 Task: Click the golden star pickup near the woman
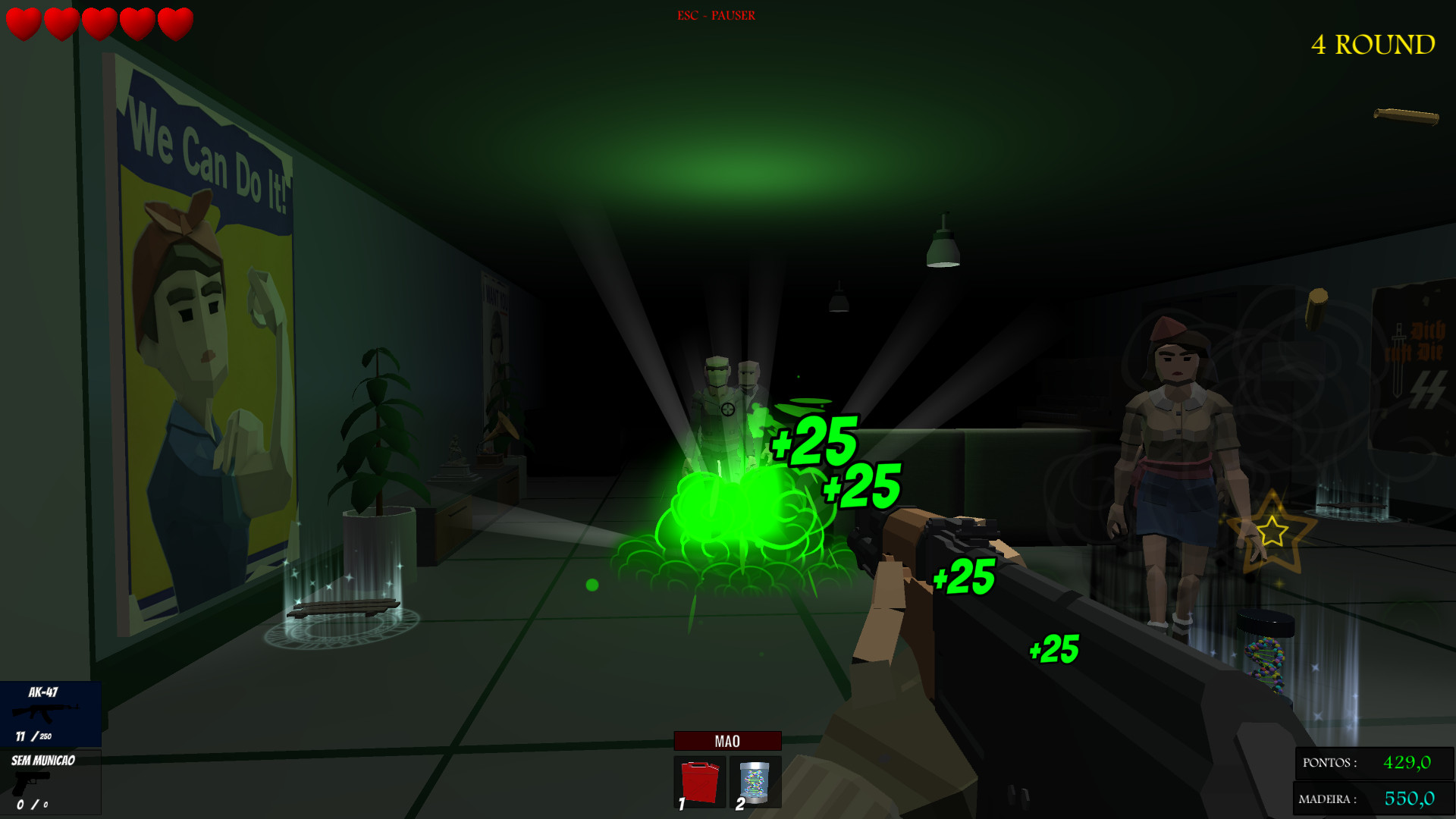(1271, 532)
